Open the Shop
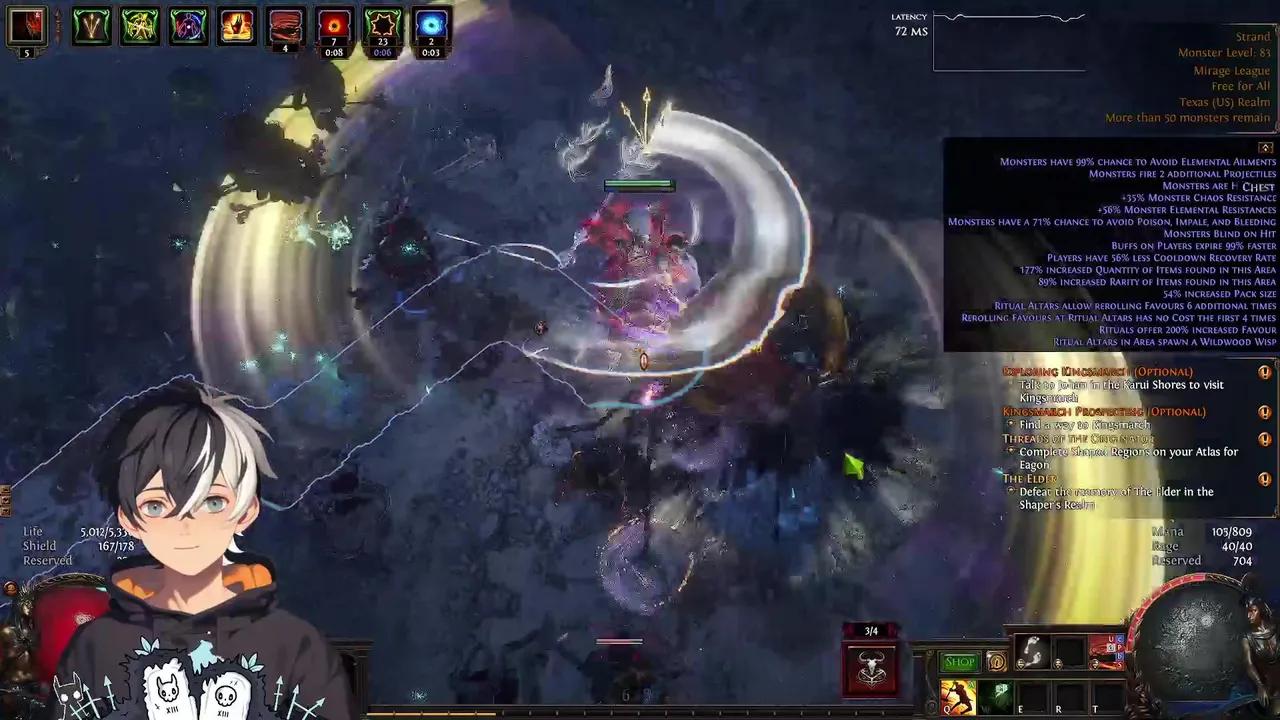Viewport: 1280px width, 720px height. [958, 661]
